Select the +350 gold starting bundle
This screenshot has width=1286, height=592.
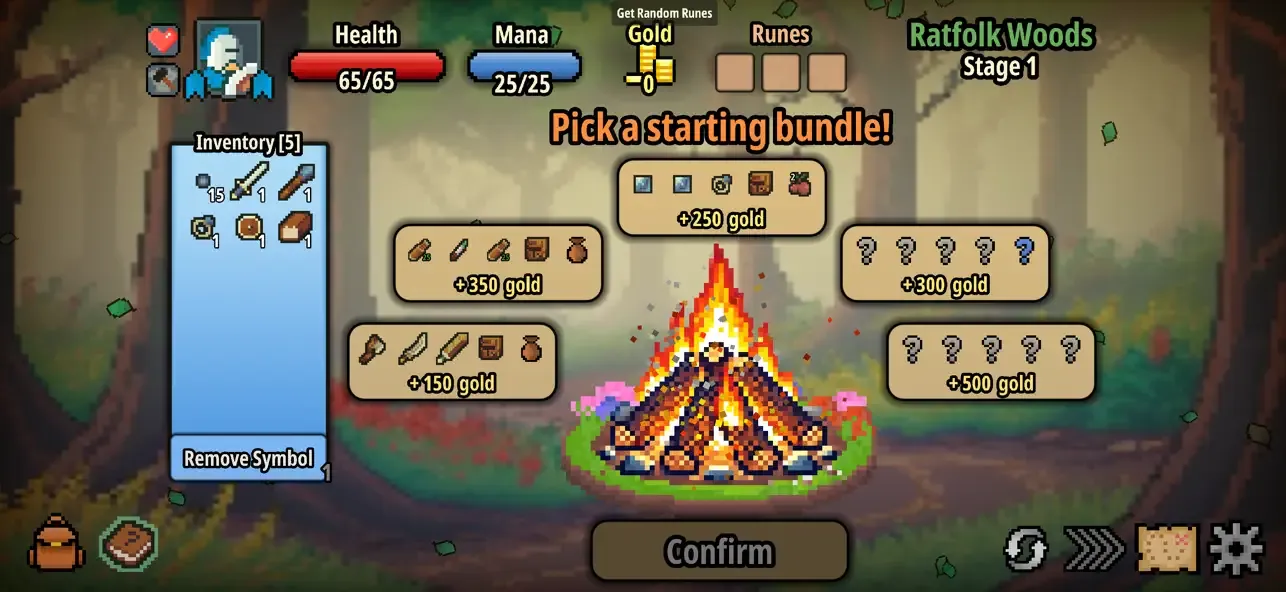(x=498, y=263)
